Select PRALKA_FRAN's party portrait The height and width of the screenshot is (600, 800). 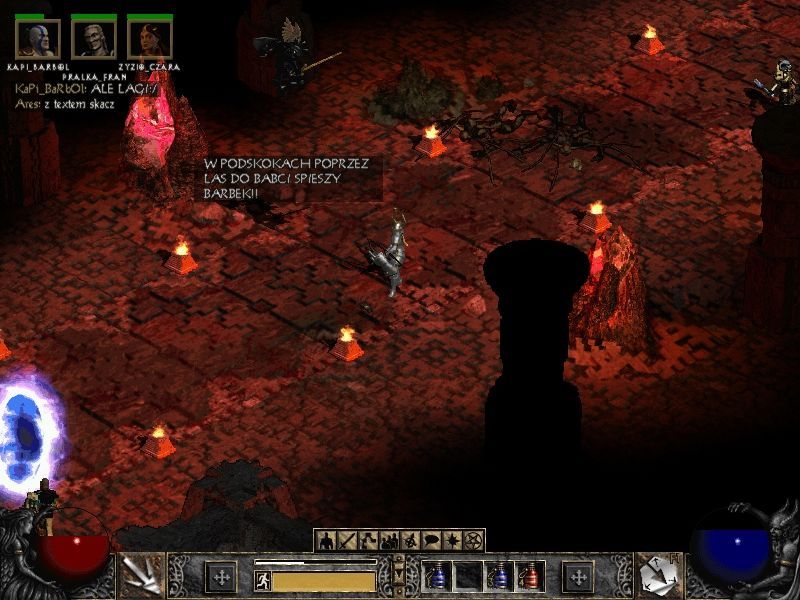point(94,40)
